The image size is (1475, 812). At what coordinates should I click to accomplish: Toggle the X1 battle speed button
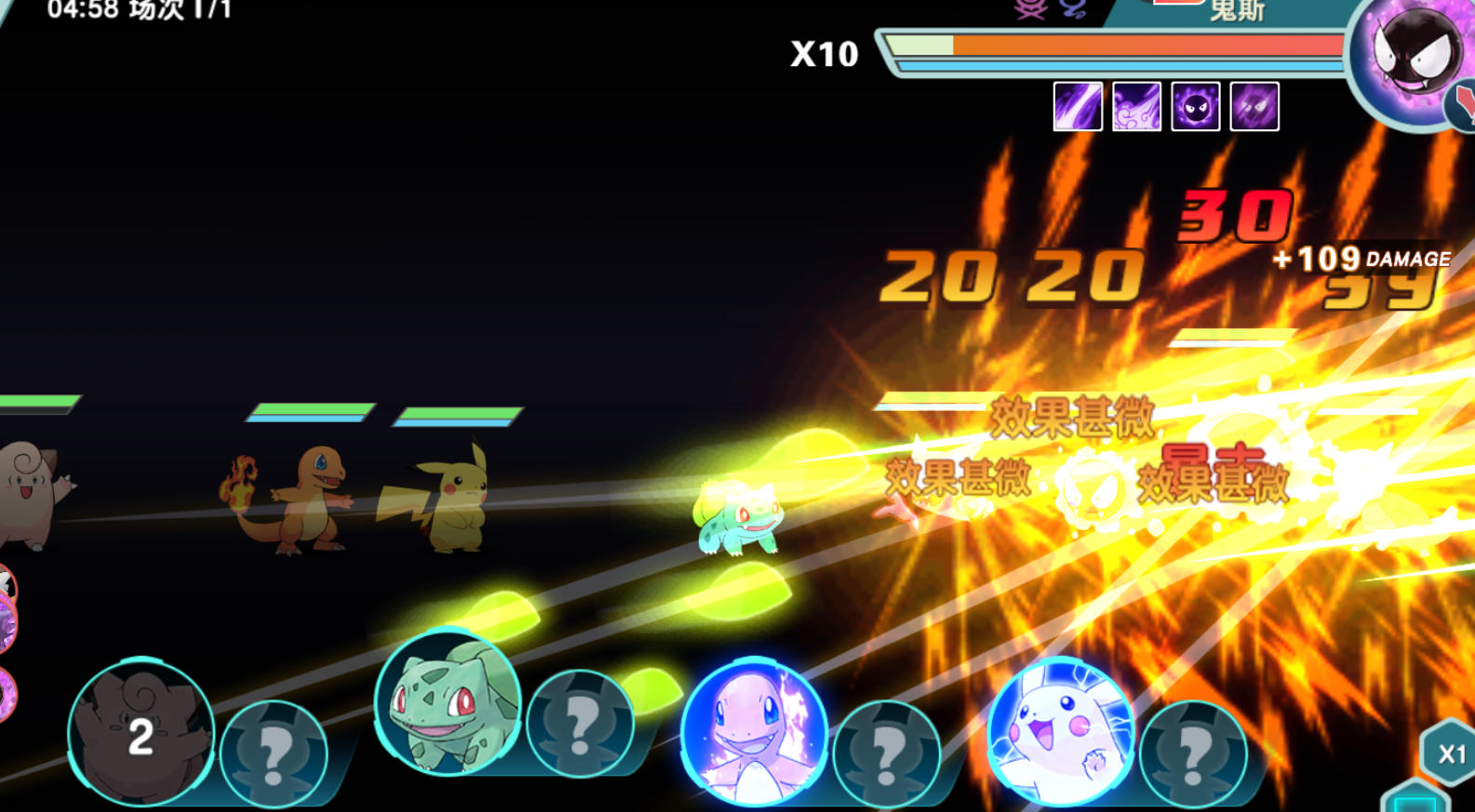(1450, 753)
